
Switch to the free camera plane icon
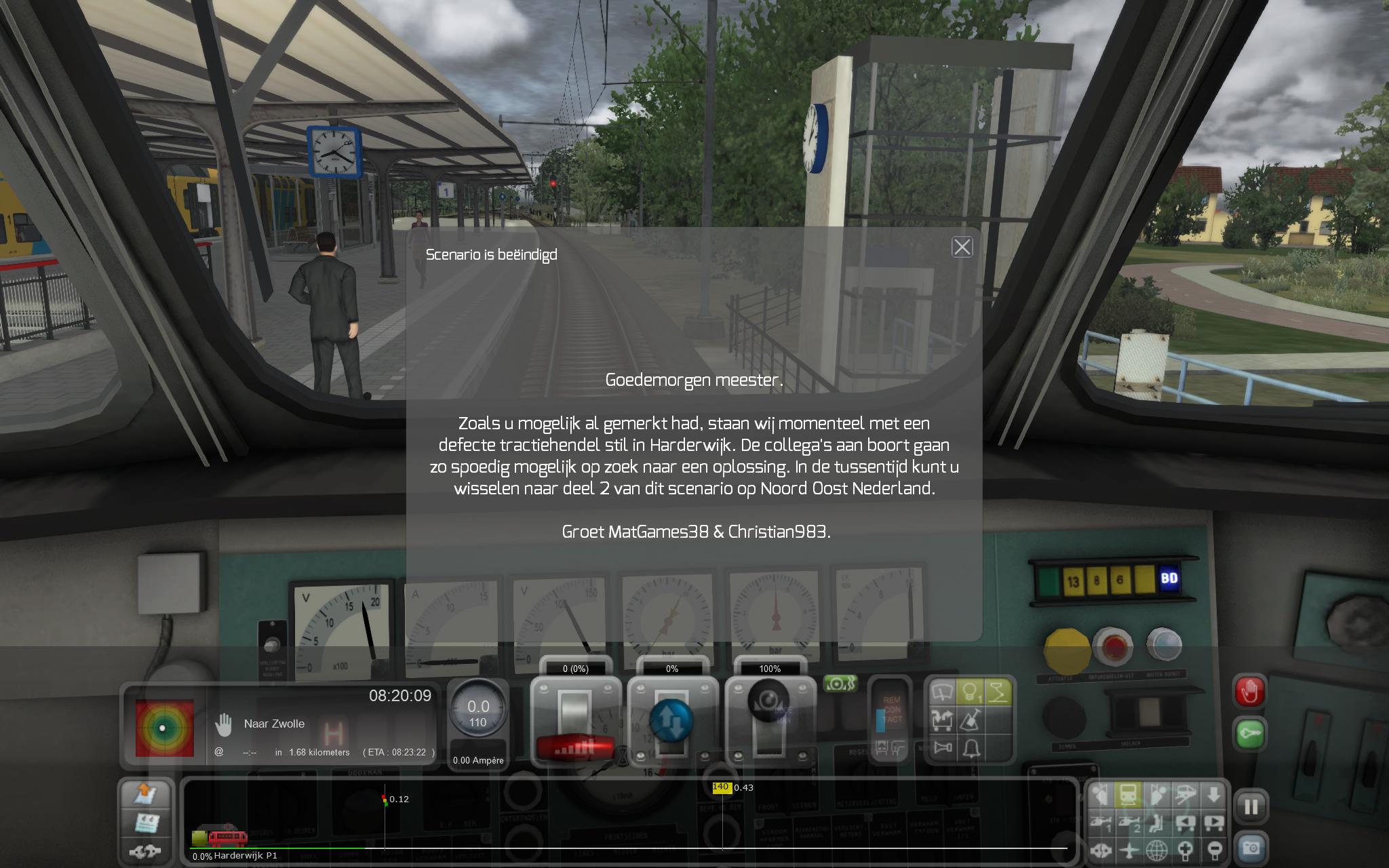pyautogui.click(x=1129, y=850)
